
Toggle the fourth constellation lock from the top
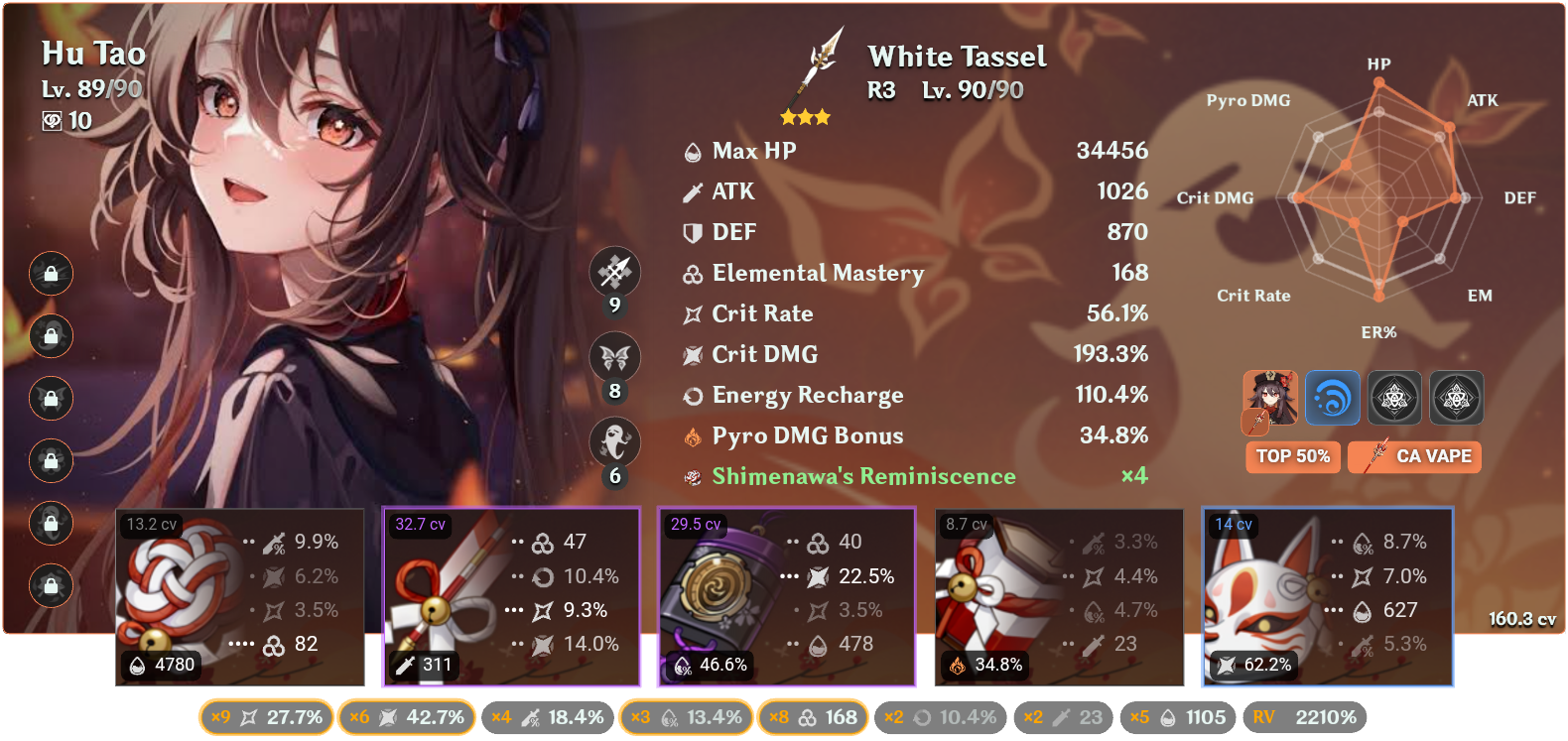coord(50,461)
